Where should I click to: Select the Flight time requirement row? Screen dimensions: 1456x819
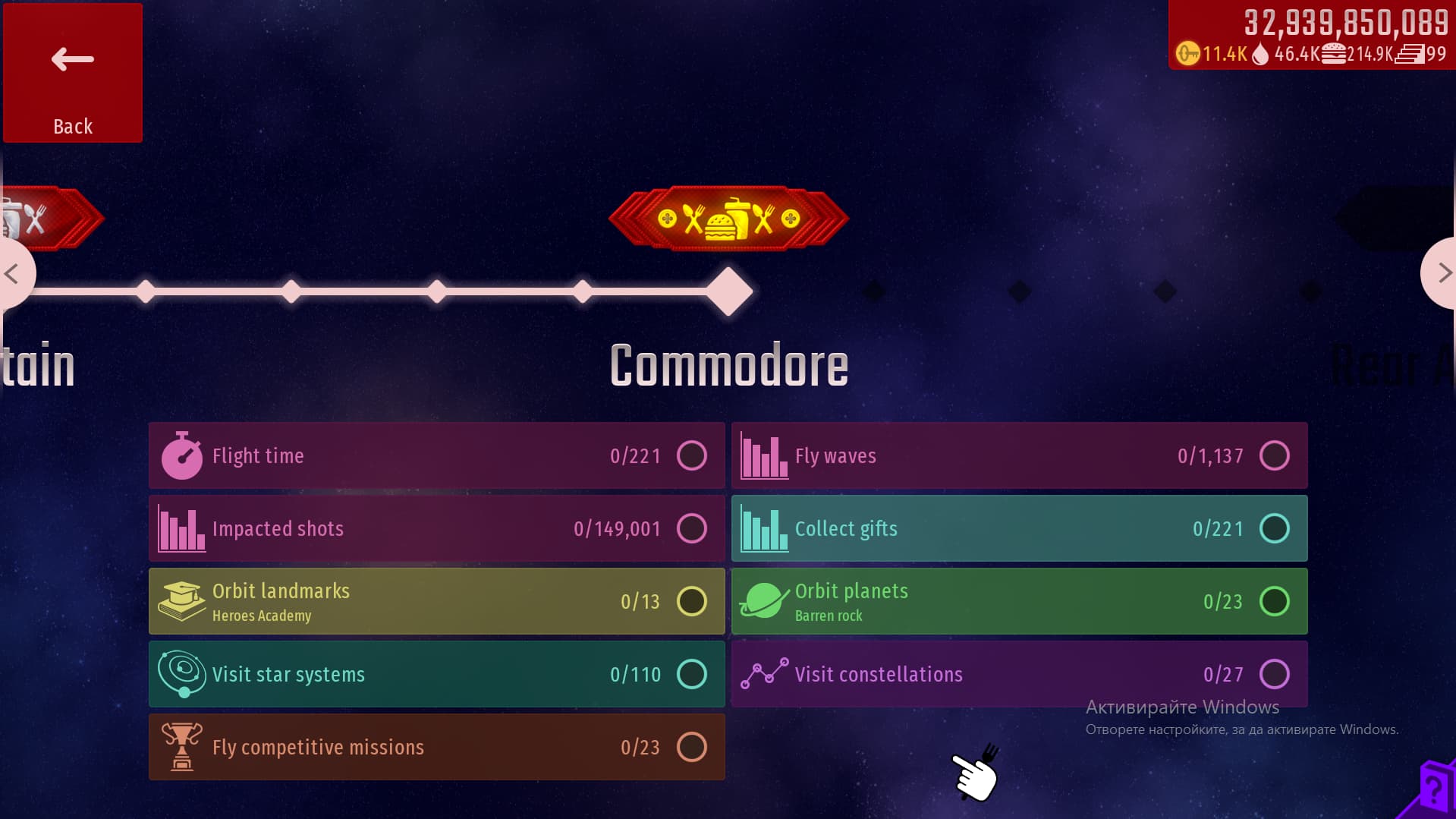[x=436, y=455]
